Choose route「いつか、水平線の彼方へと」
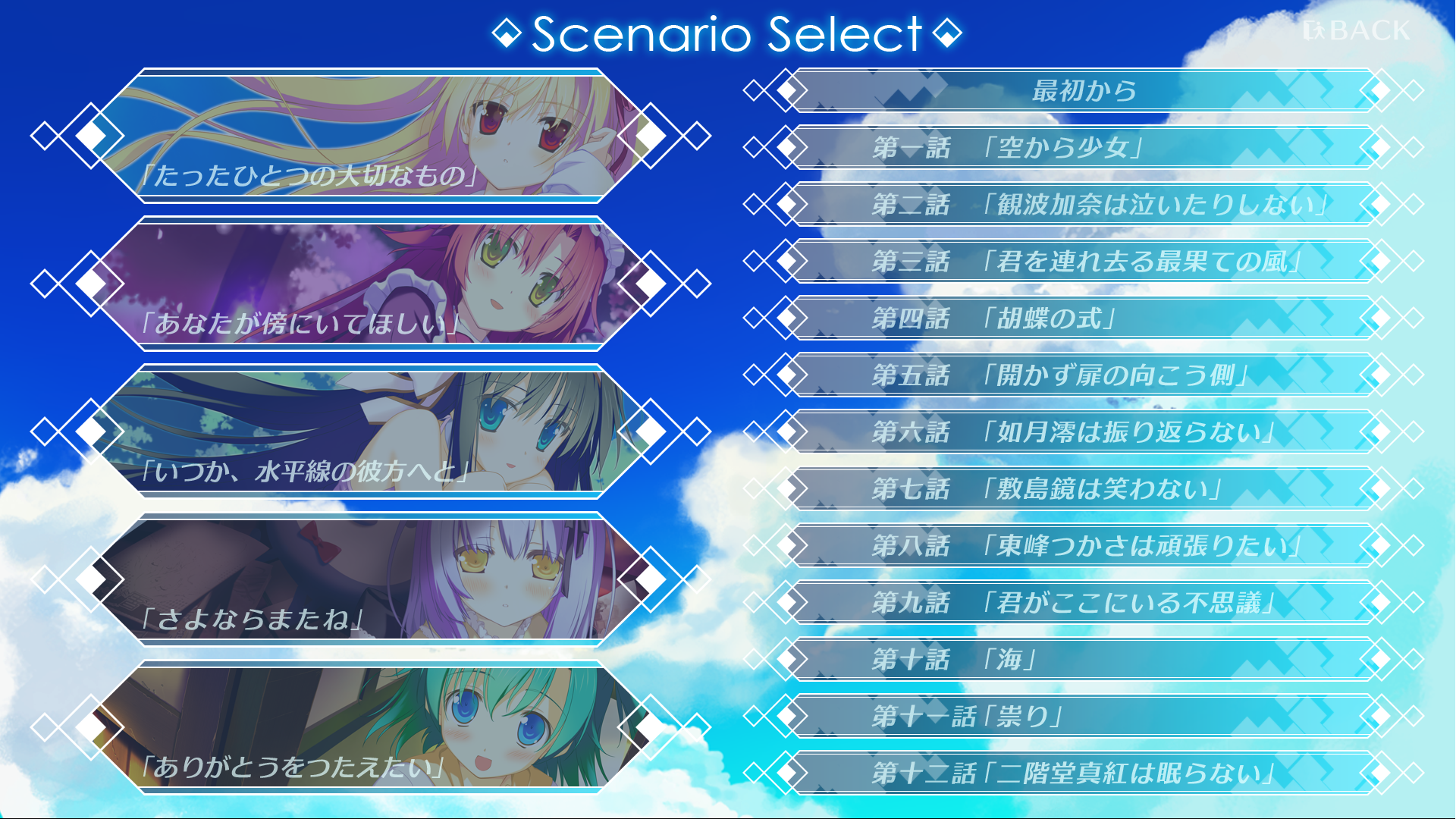1456x819 pixels. click(x=370, y=432)
